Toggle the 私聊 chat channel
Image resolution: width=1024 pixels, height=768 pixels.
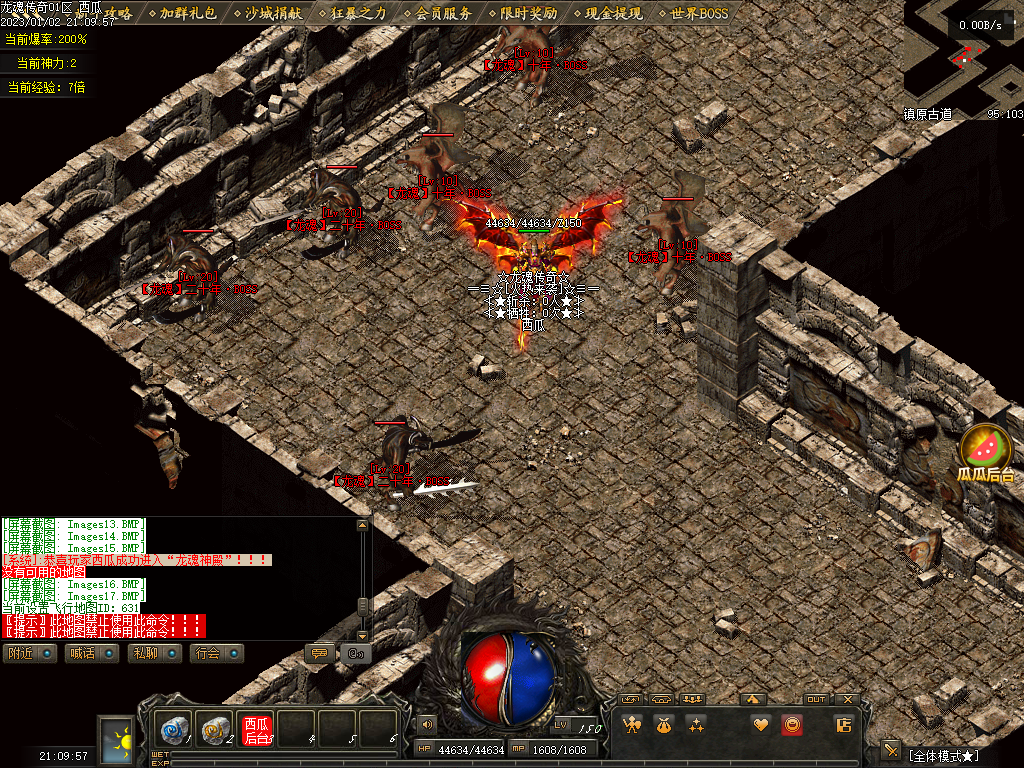point(153,654)
